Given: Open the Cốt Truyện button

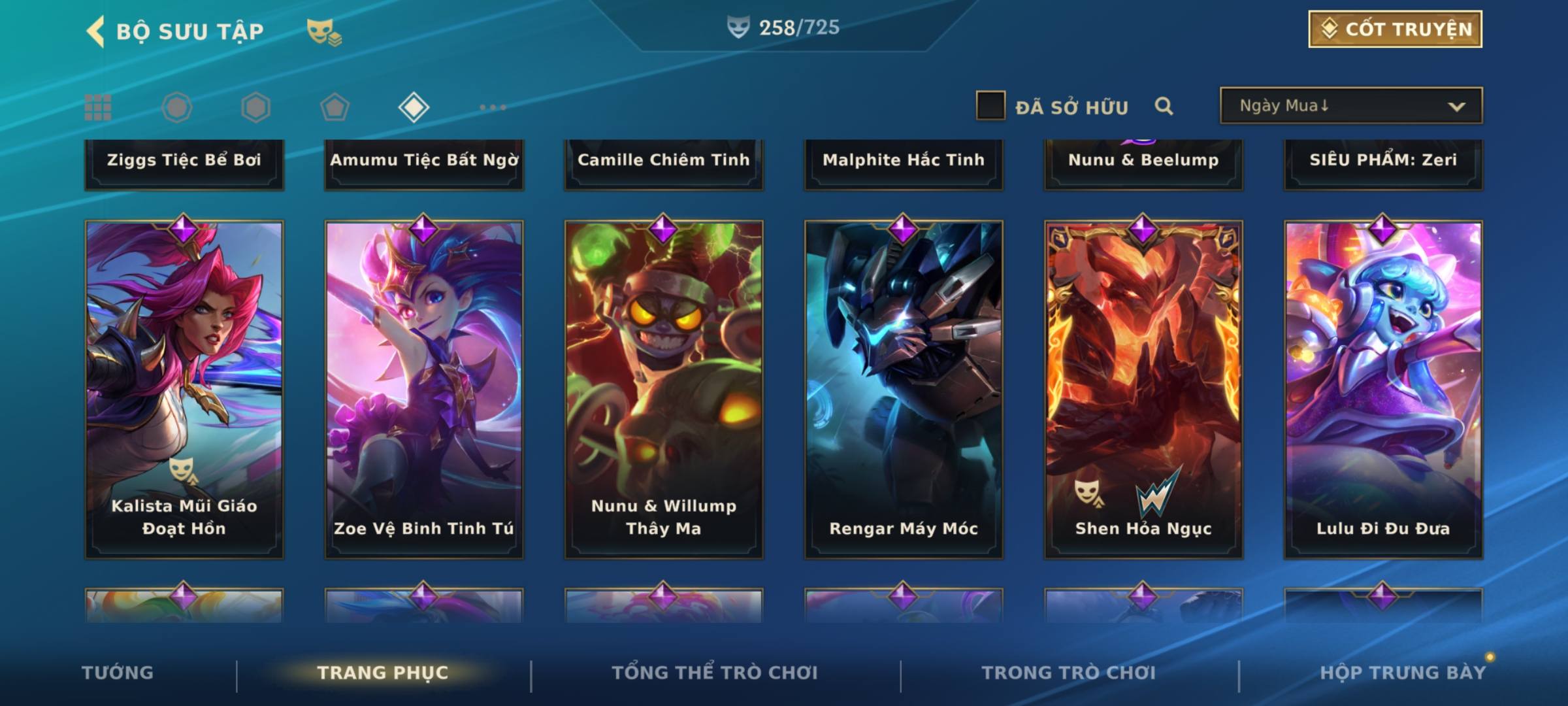Looking at the screenshot, I should click(1395, 29).
